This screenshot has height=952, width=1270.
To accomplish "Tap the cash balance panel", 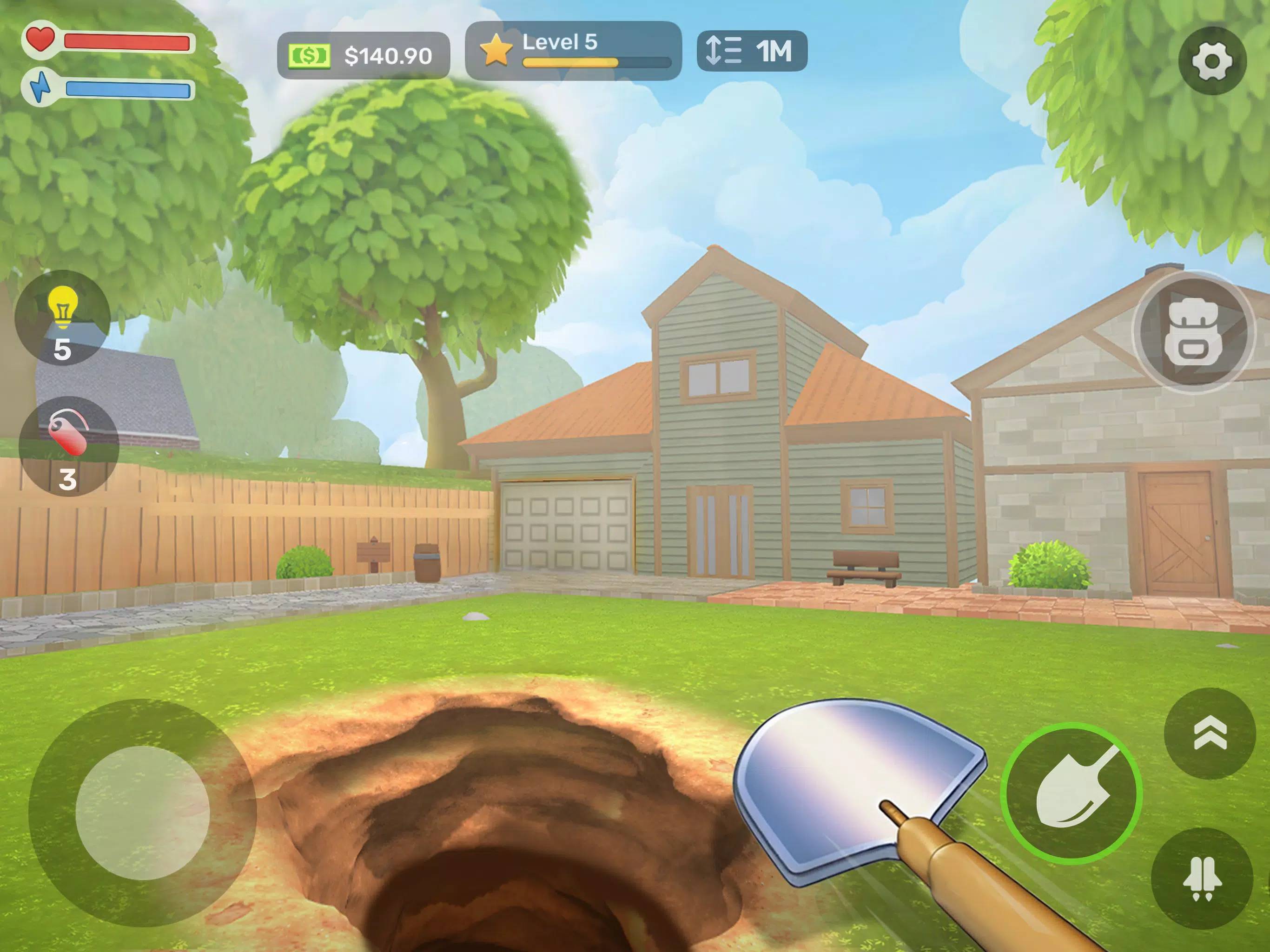I will [x=364, y=55].
